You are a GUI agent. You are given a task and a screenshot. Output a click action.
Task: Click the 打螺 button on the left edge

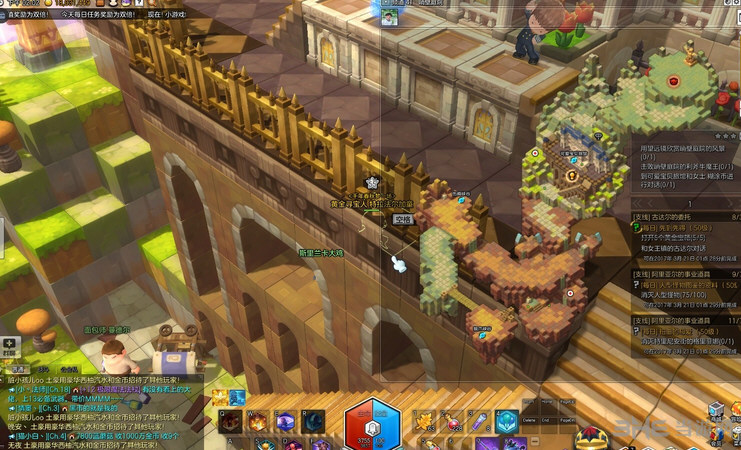pos(7,346)
